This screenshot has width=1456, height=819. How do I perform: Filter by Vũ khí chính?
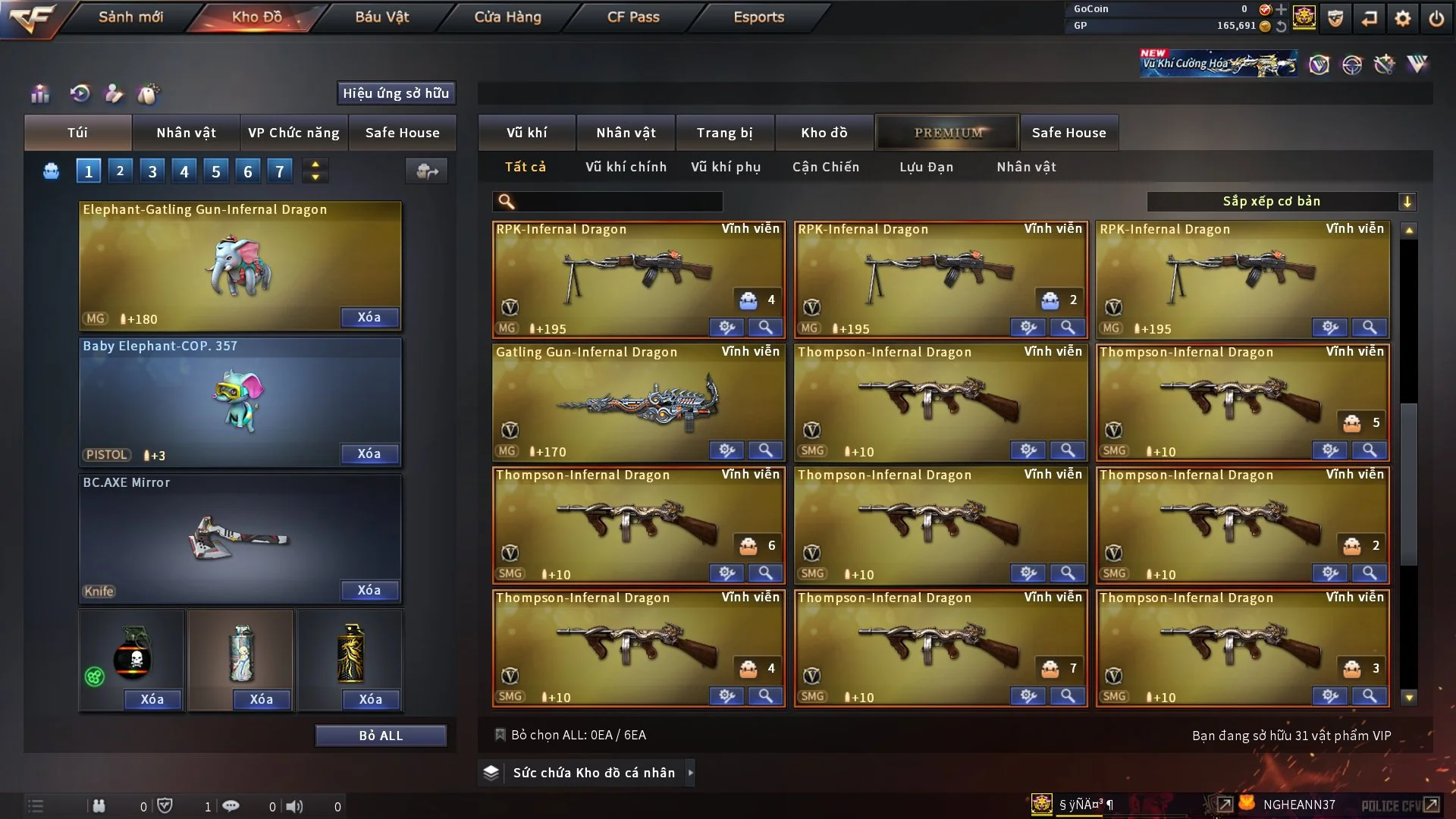tap(626, 167)
